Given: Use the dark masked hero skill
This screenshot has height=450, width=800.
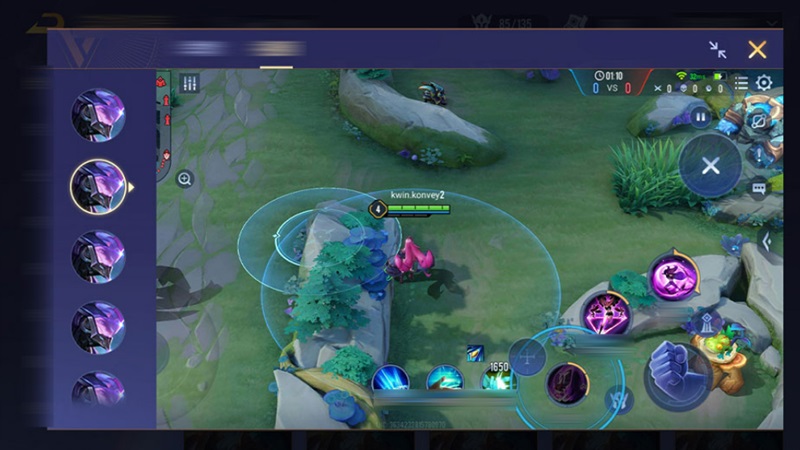Looking at the screenshot, I should tap(567, 384).
